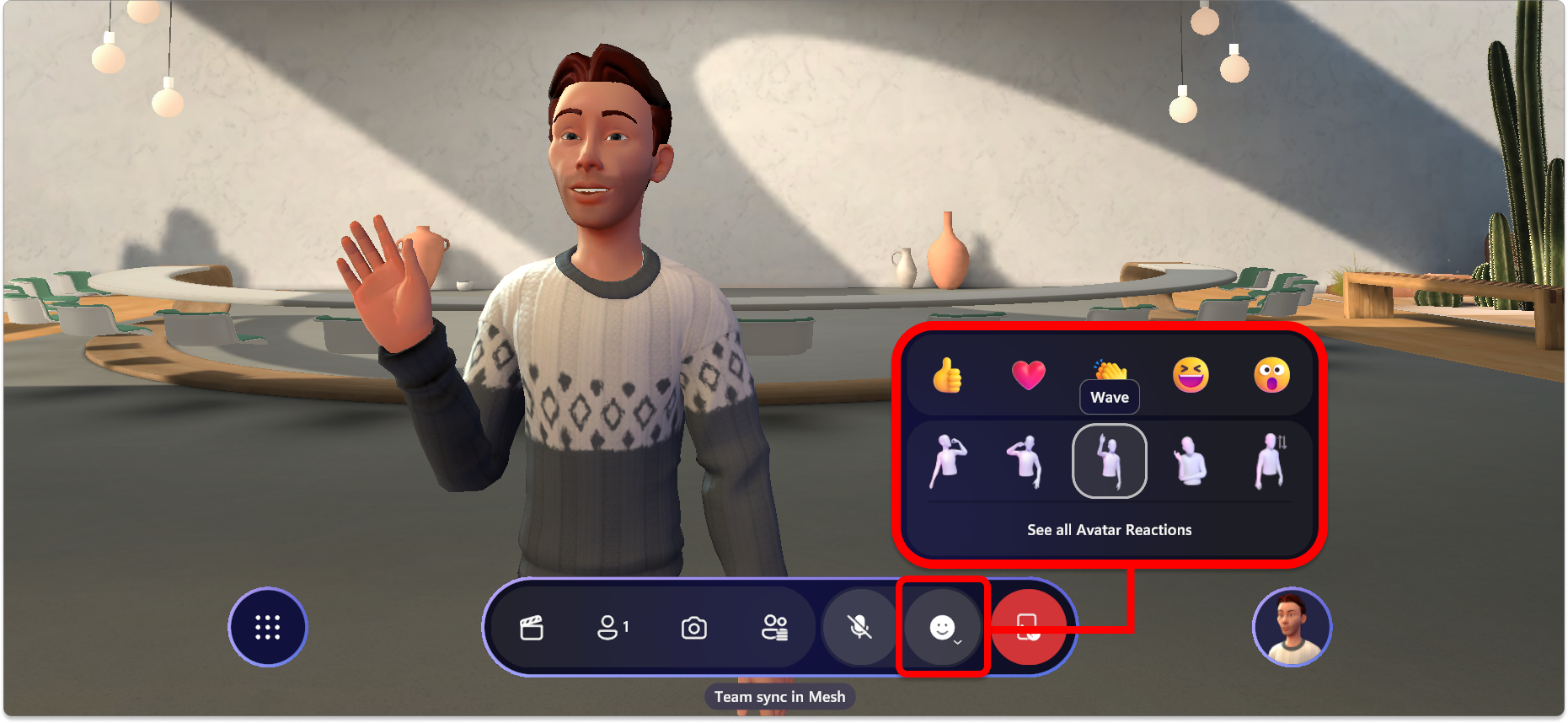Open the video clip controls
The image size is (1568, 723).
[x=532, y=627]
